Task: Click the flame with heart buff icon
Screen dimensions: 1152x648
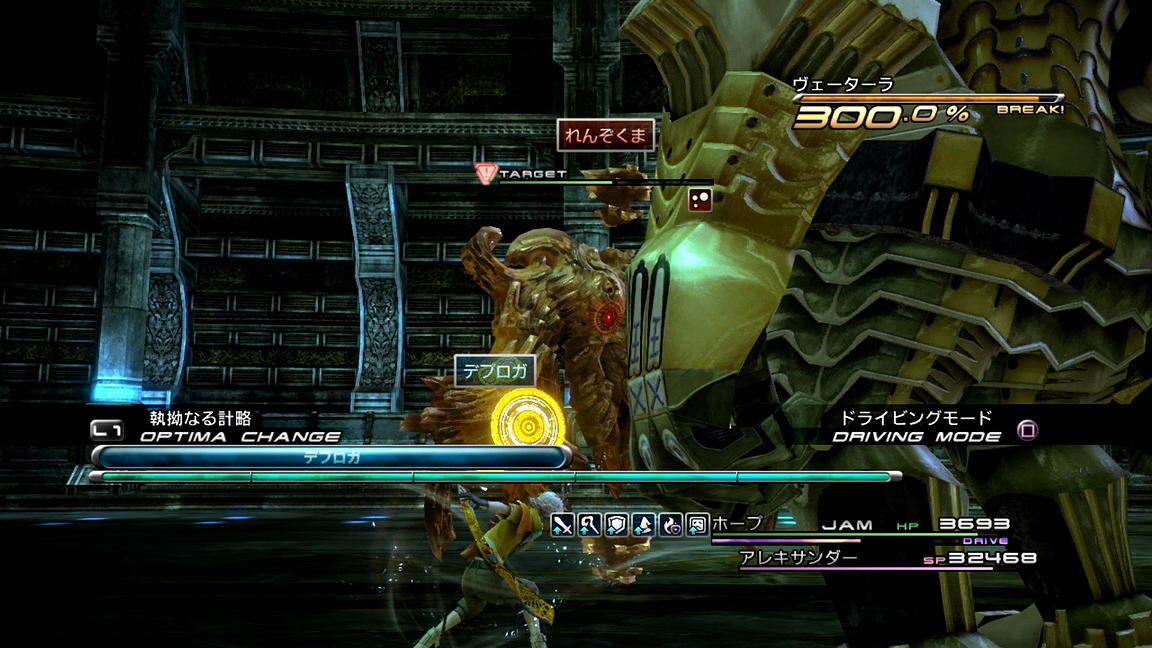Action: point(670,524)
